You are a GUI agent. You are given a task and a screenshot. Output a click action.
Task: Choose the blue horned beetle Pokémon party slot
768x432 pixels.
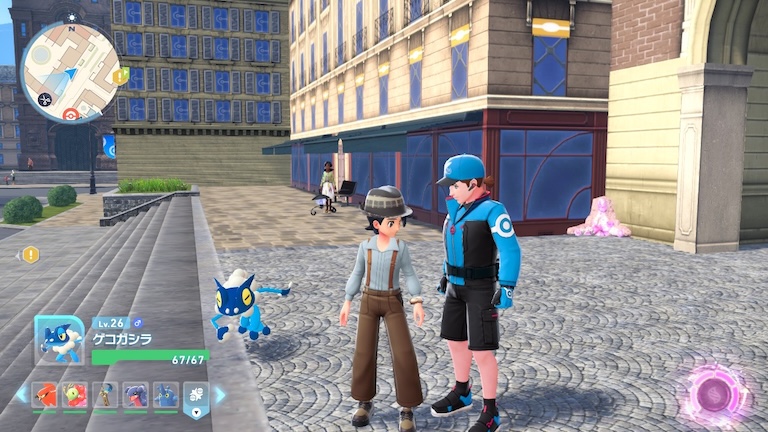pyautogui.click(x=165, y=395)
